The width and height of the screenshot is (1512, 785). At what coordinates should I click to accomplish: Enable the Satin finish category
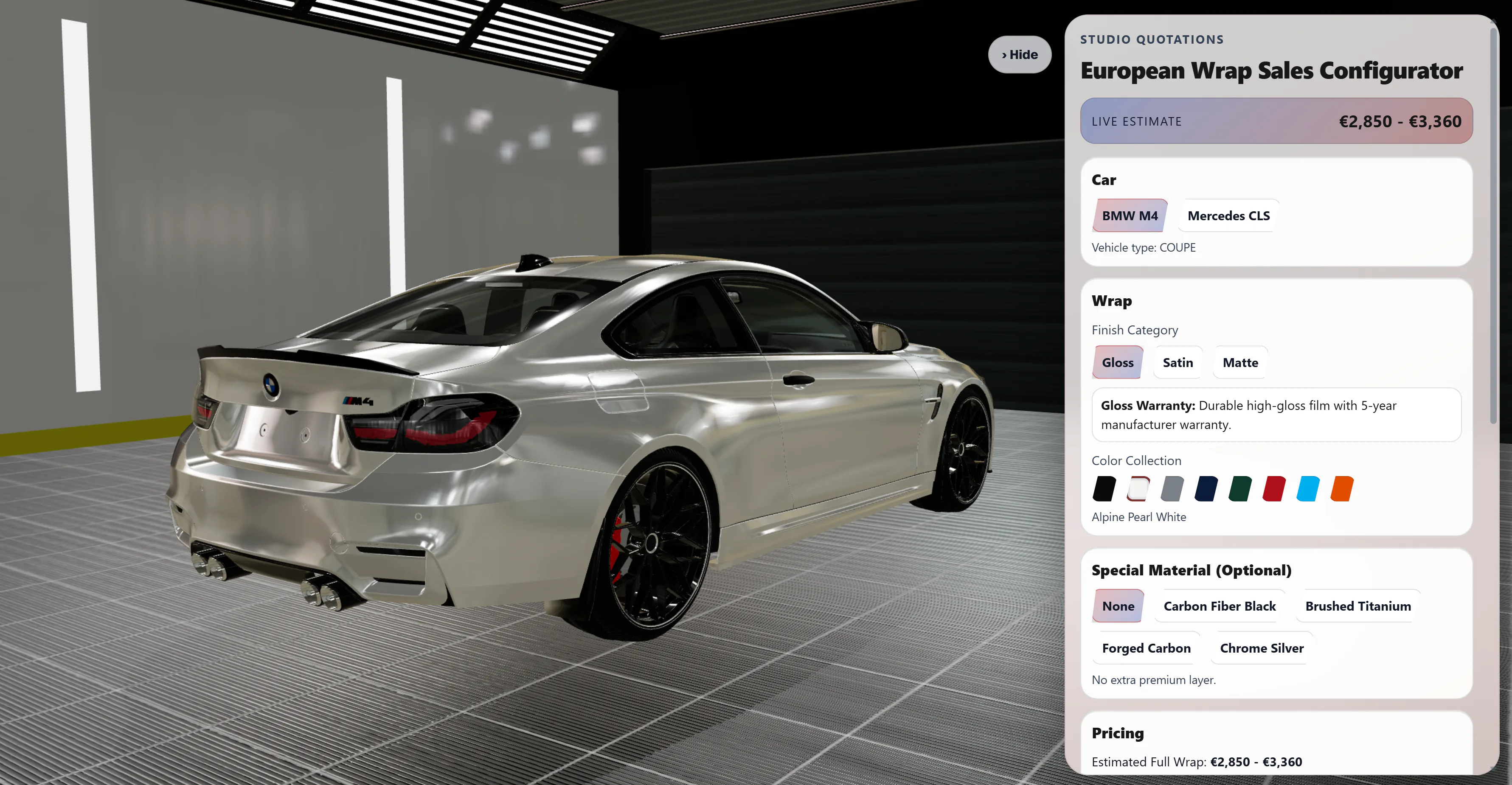(x=1178, y=362)
